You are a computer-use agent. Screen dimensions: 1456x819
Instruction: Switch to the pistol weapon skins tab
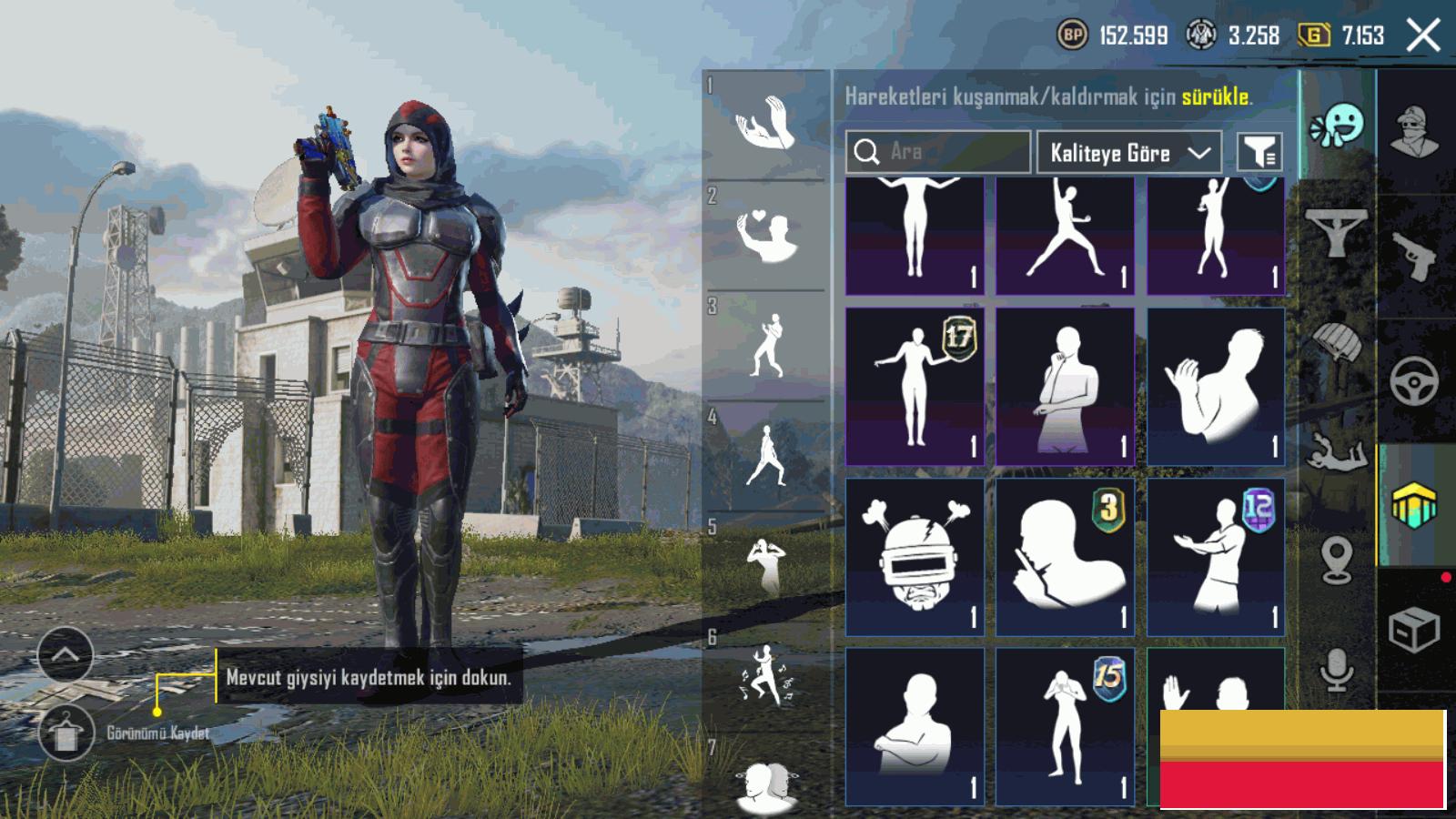1415,256
